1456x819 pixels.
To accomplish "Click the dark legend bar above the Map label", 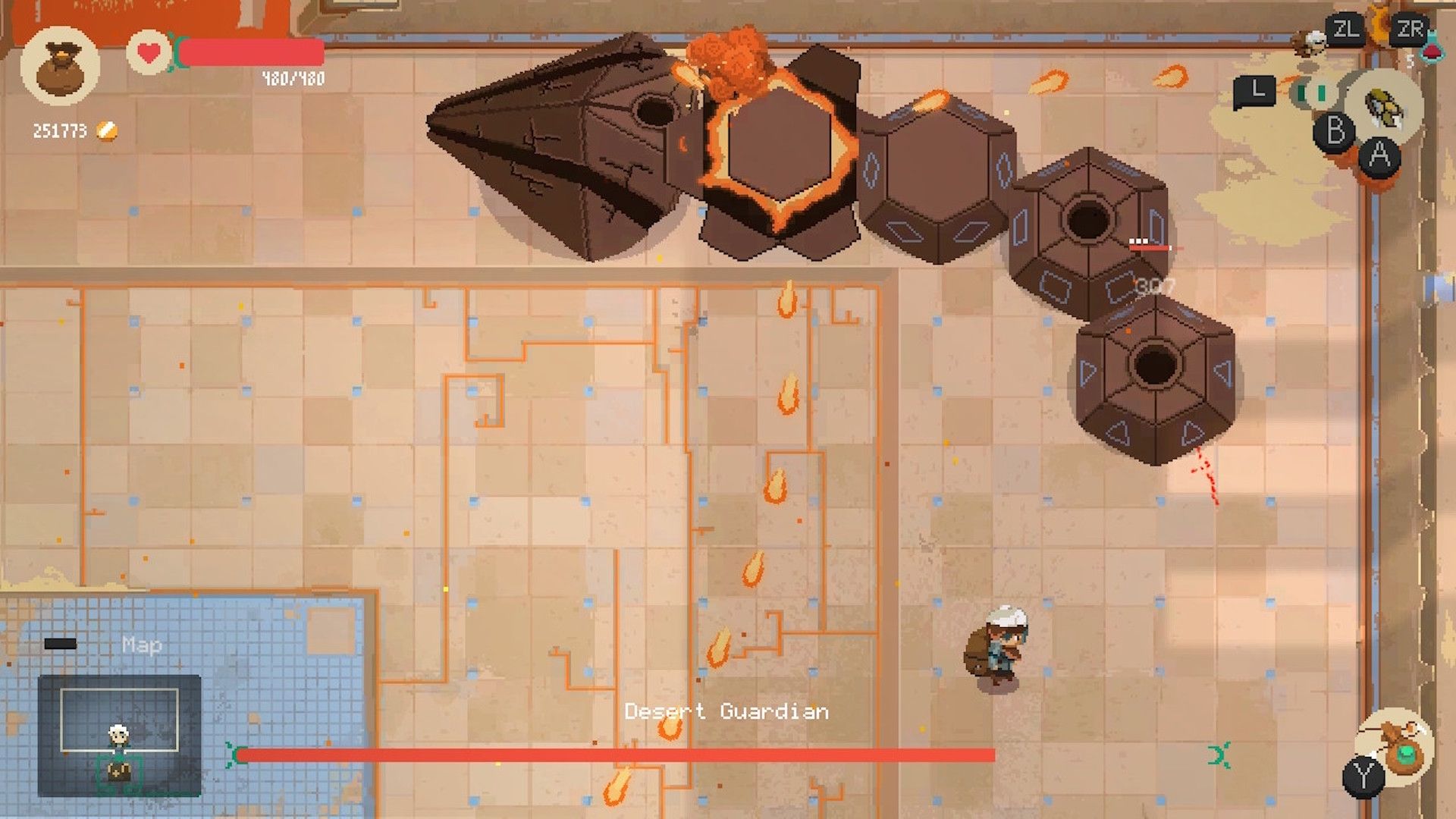I will click(61, 642).
